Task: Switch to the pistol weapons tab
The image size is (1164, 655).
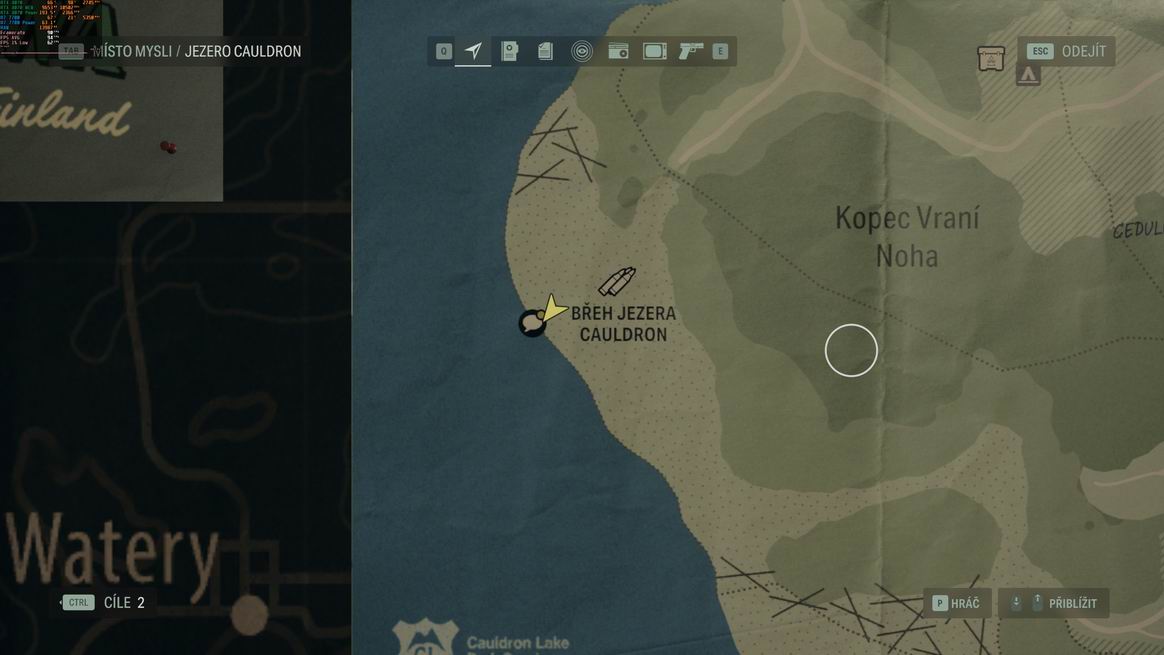Action: point(691,51)
